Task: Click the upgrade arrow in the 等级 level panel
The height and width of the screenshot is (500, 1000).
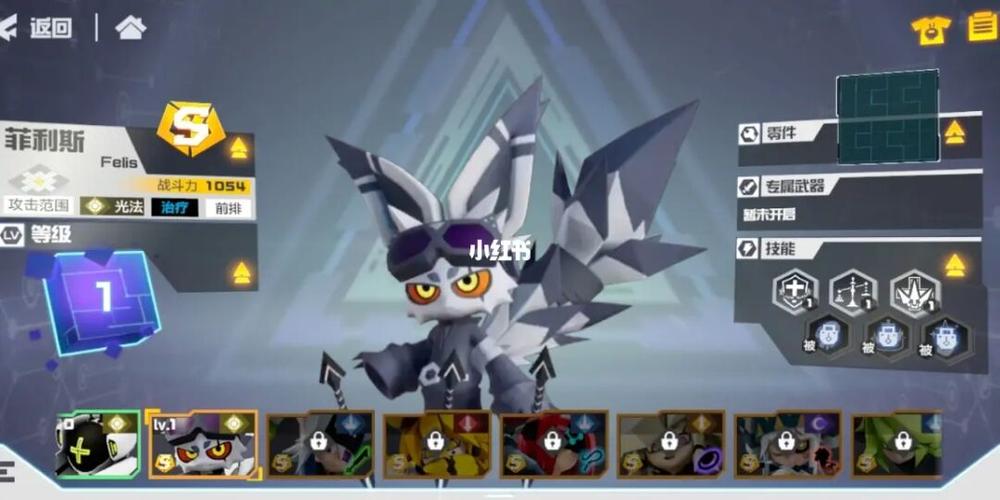Action: click(x=241, y=272)
